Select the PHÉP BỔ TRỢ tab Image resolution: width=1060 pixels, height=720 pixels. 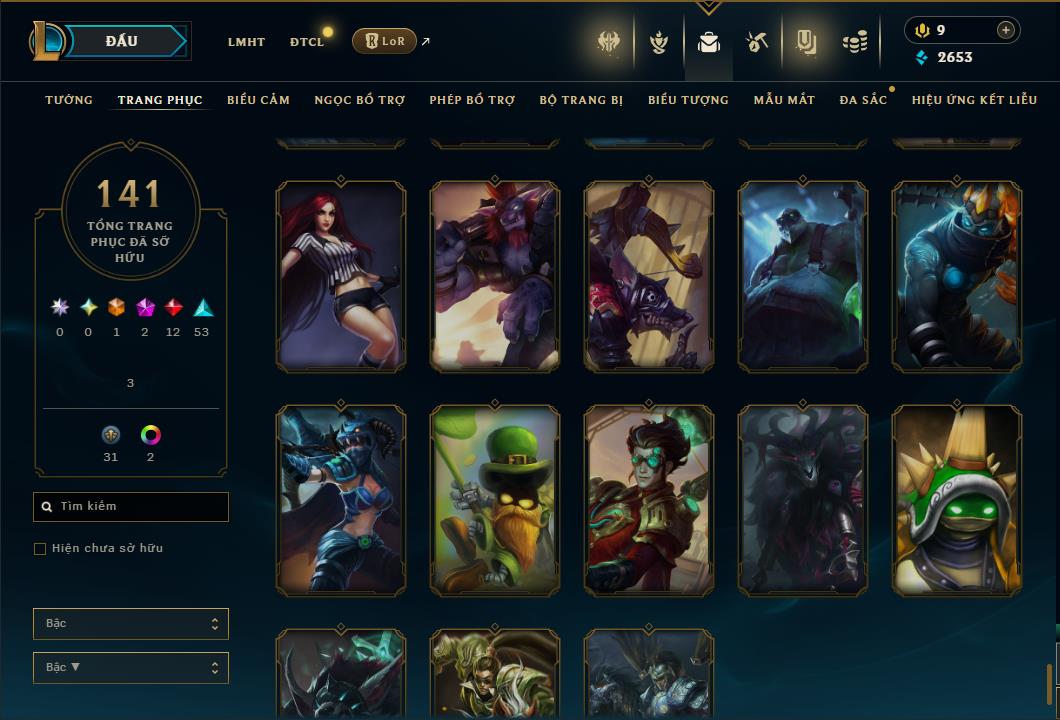tap(472, 100)
